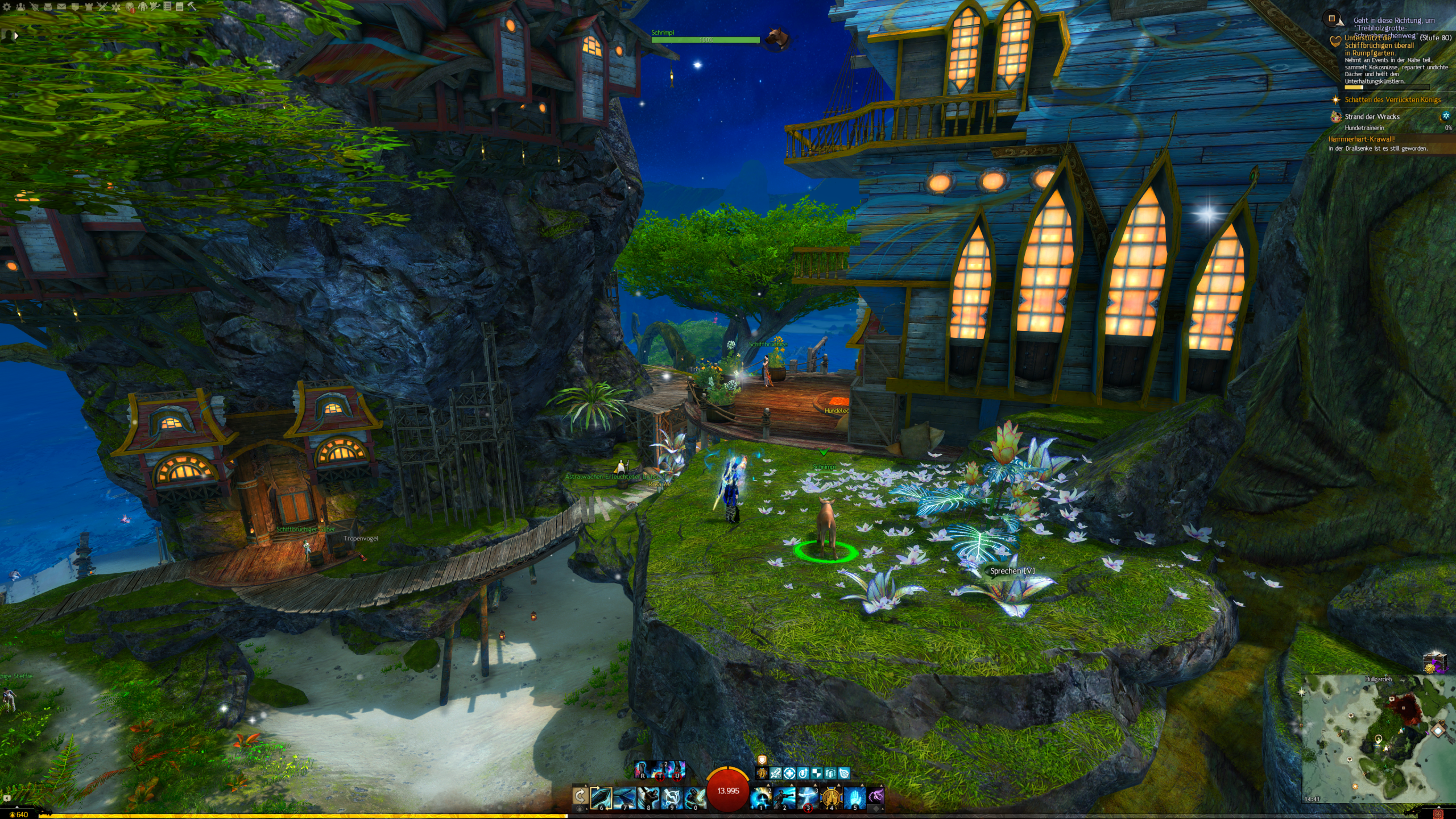Open the crossed swords PvP panel

(102, 7)
